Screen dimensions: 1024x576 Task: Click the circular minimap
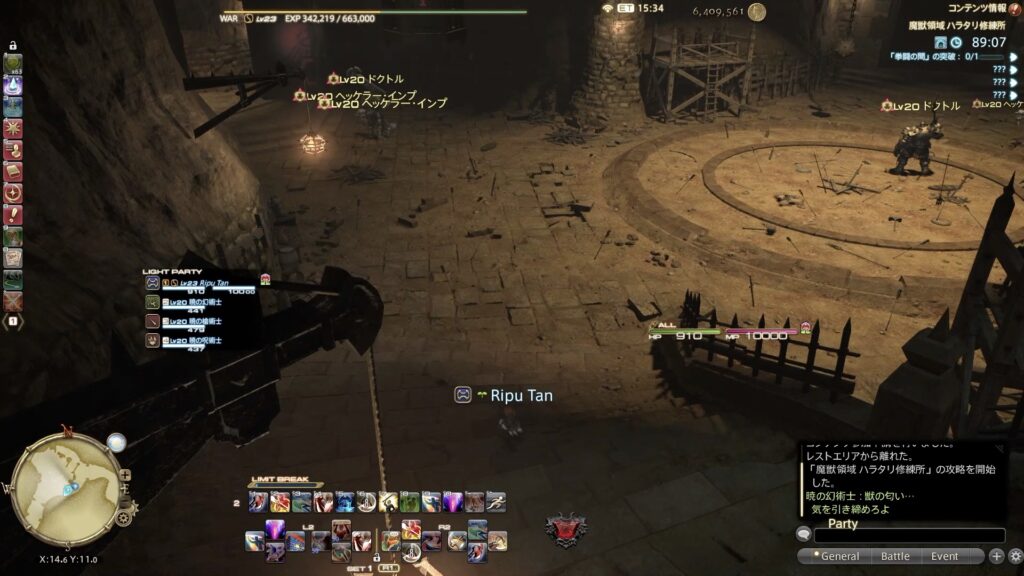pos(66,482)
